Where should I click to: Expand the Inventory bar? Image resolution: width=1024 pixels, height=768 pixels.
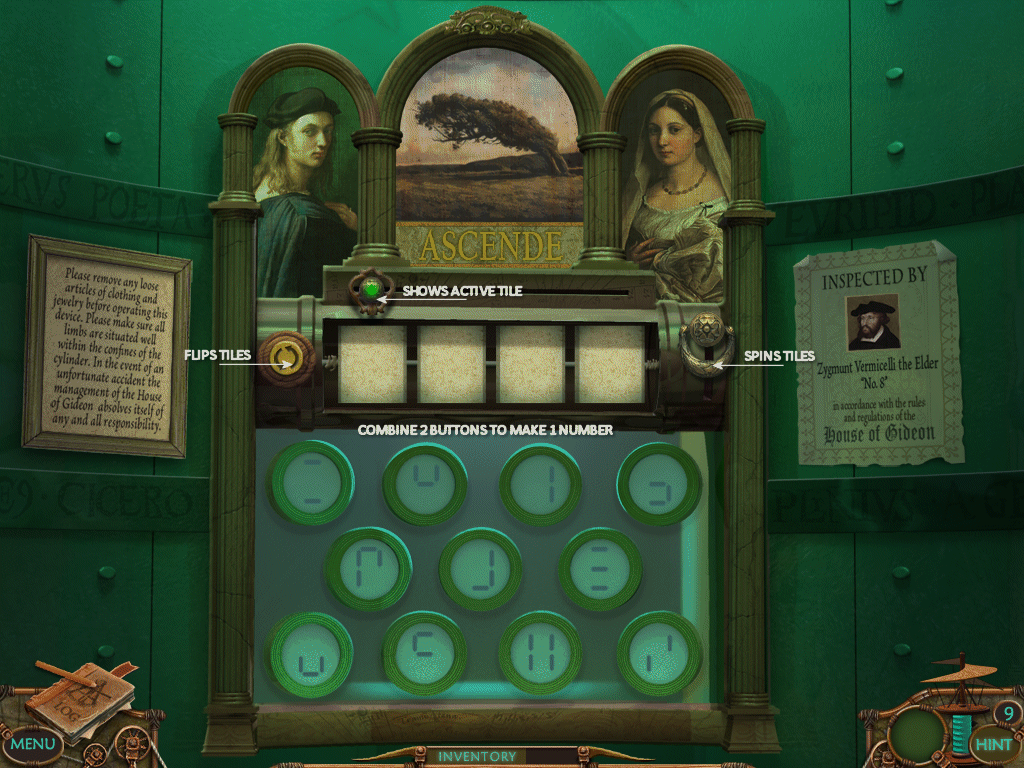(x=478, y=756)
